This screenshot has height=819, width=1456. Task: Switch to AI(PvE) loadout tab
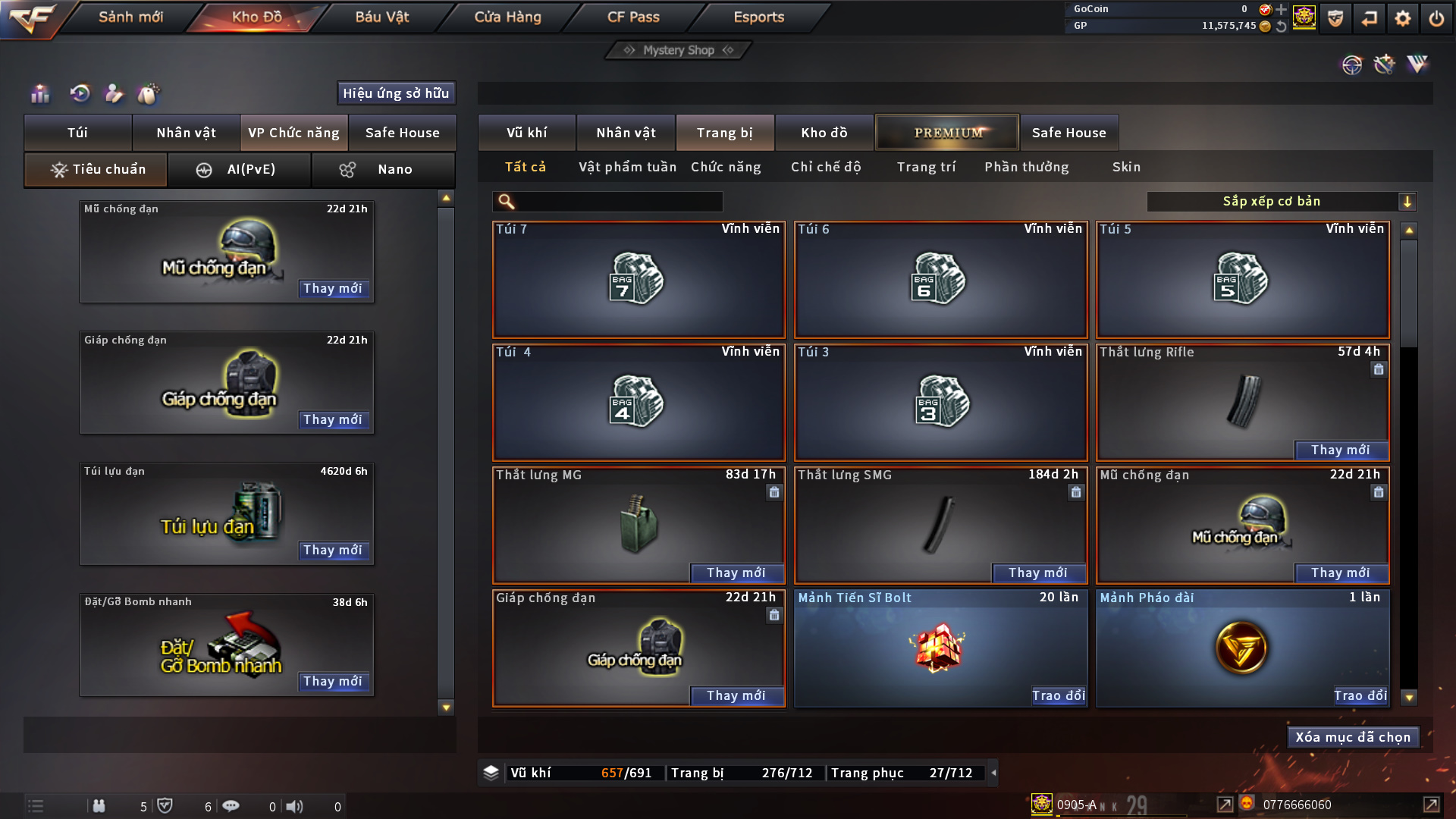point(239,169)
